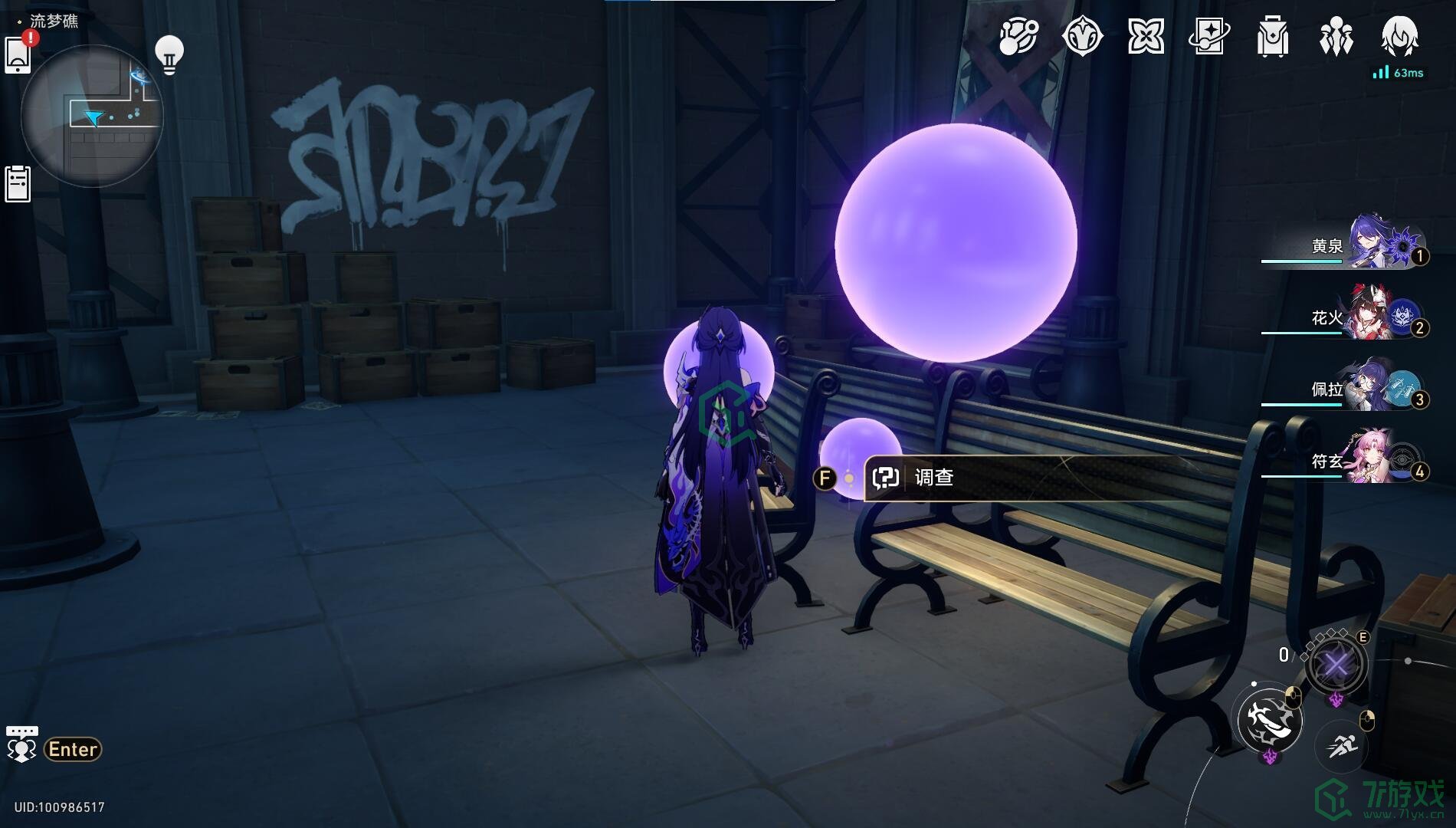Image resolution: width=1456 pixels, height=828 pixels.
Task: Expand the circular minimap
Action: tap(92, 115)
